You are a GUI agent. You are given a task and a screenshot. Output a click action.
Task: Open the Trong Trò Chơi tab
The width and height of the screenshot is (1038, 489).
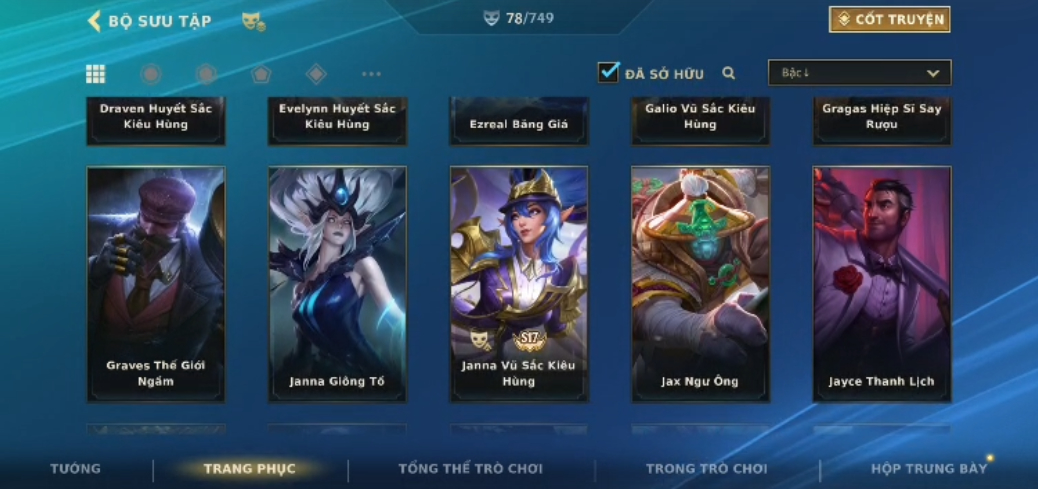point(706,469)
